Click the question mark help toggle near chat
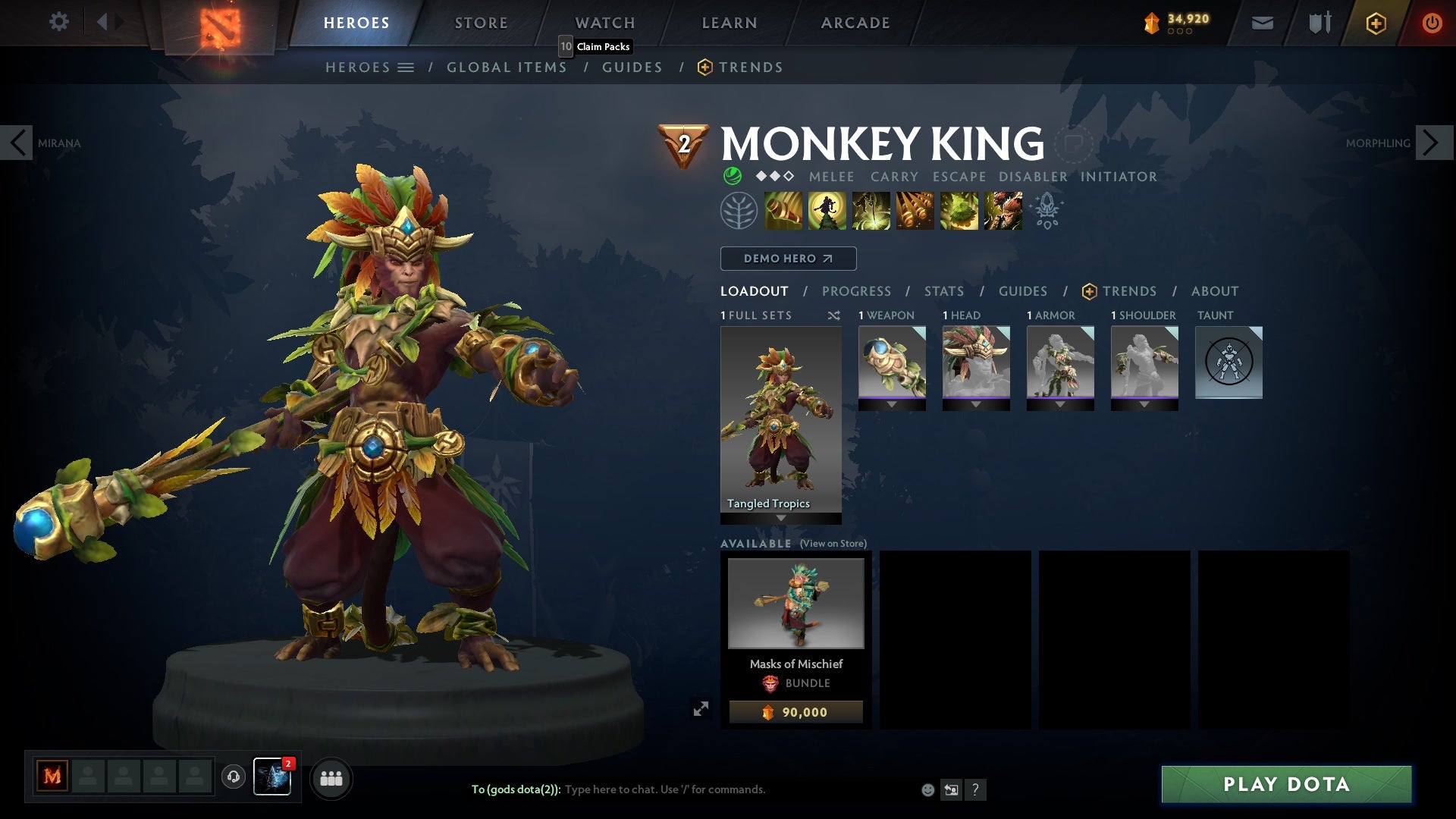This screenshot has width=1456, height=819. 975,789
